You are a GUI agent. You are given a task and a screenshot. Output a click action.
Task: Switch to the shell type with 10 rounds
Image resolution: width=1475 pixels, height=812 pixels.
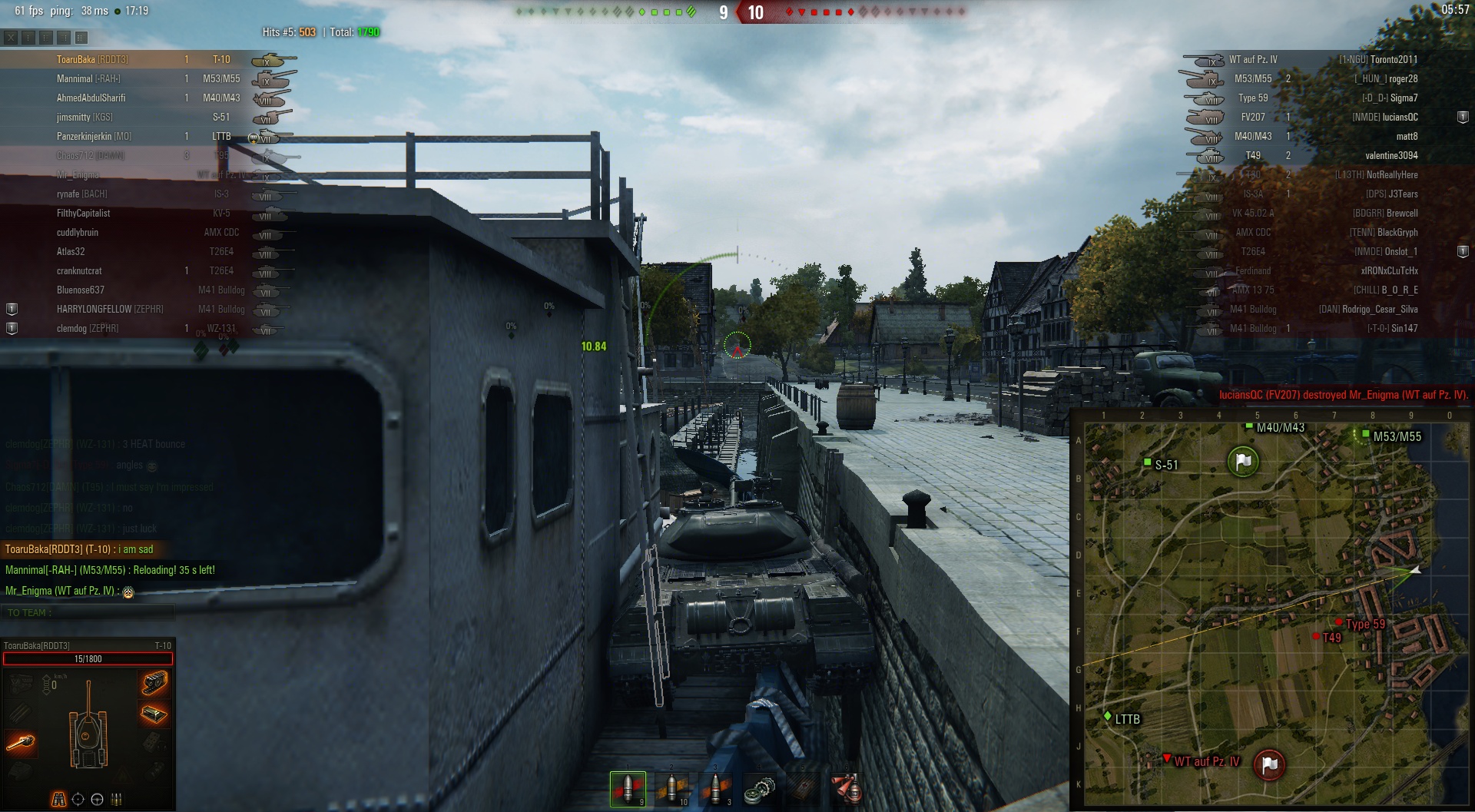(672, 789)
